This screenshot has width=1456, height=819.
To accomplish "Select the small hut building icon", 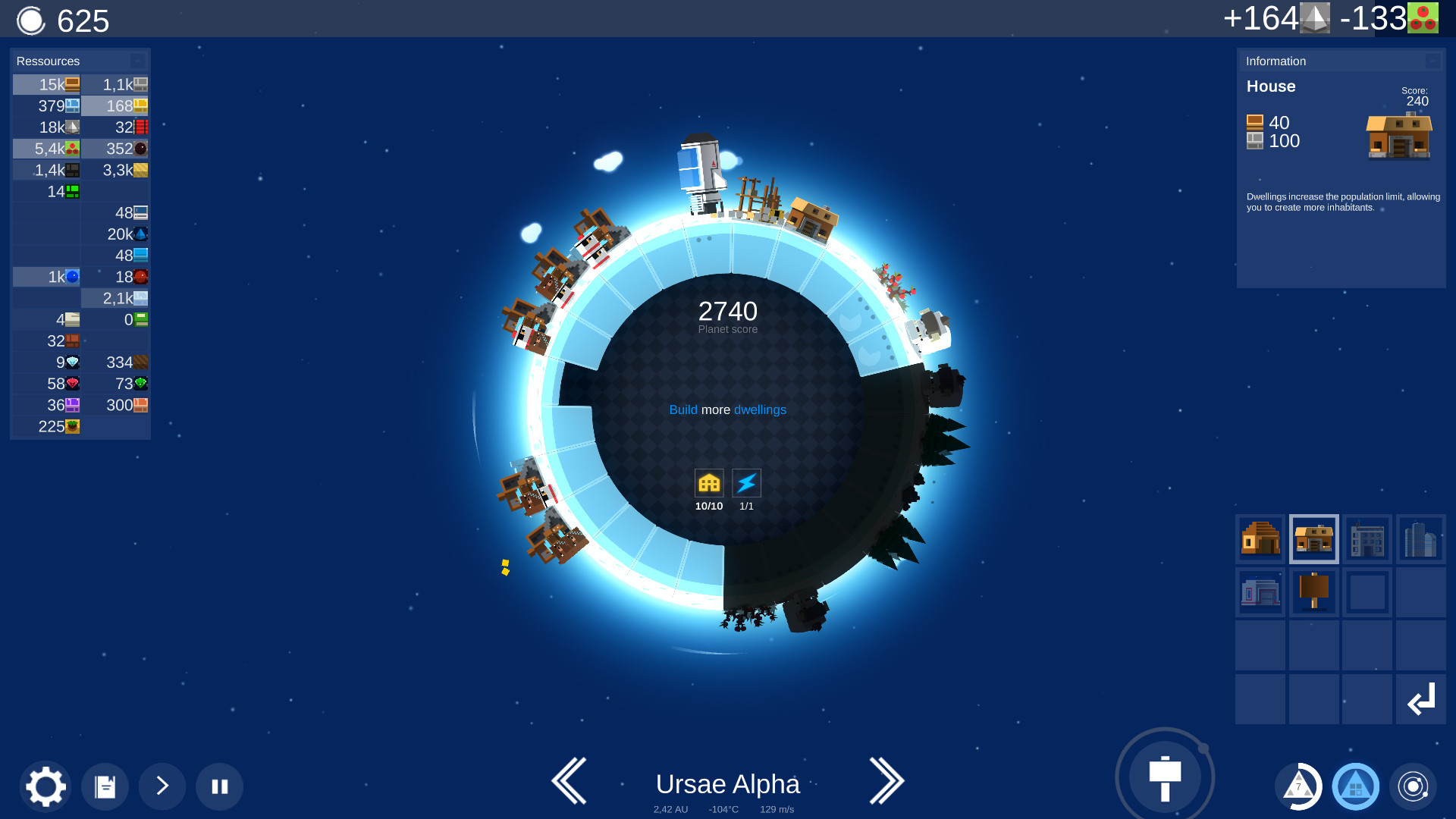I will point(1260,539).
